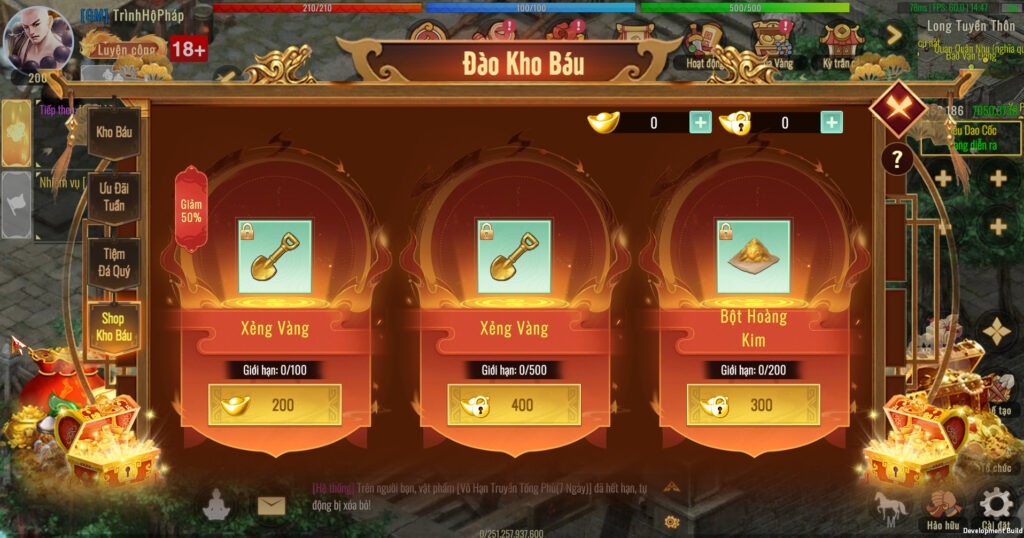Screen dimensions: 1024x538
Task: Select the Tiệm Đá Quý tab
Action: [113, 263]
